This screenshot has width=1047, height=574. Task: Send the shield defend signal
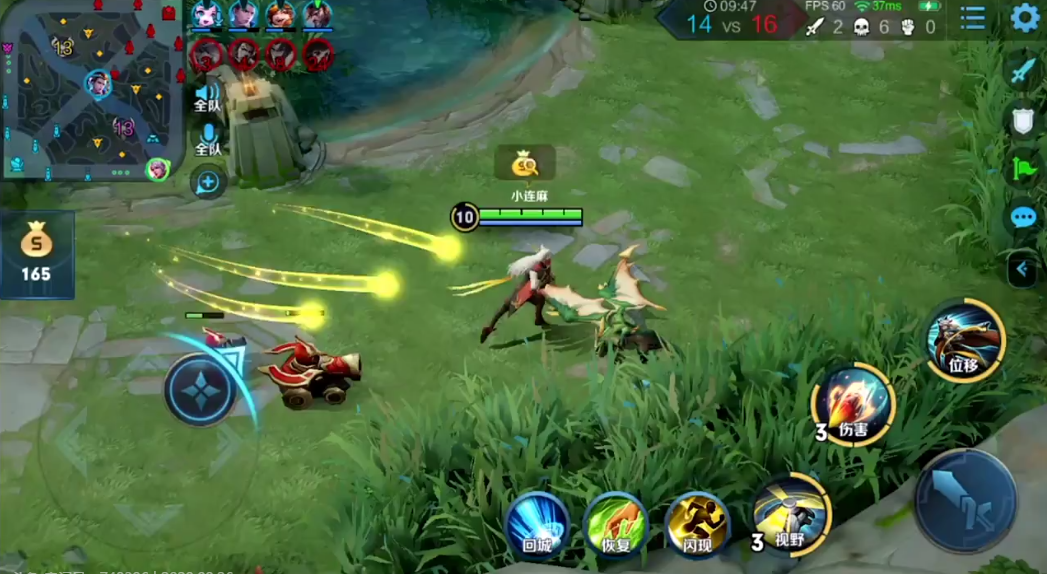(x=1022, y=121)
